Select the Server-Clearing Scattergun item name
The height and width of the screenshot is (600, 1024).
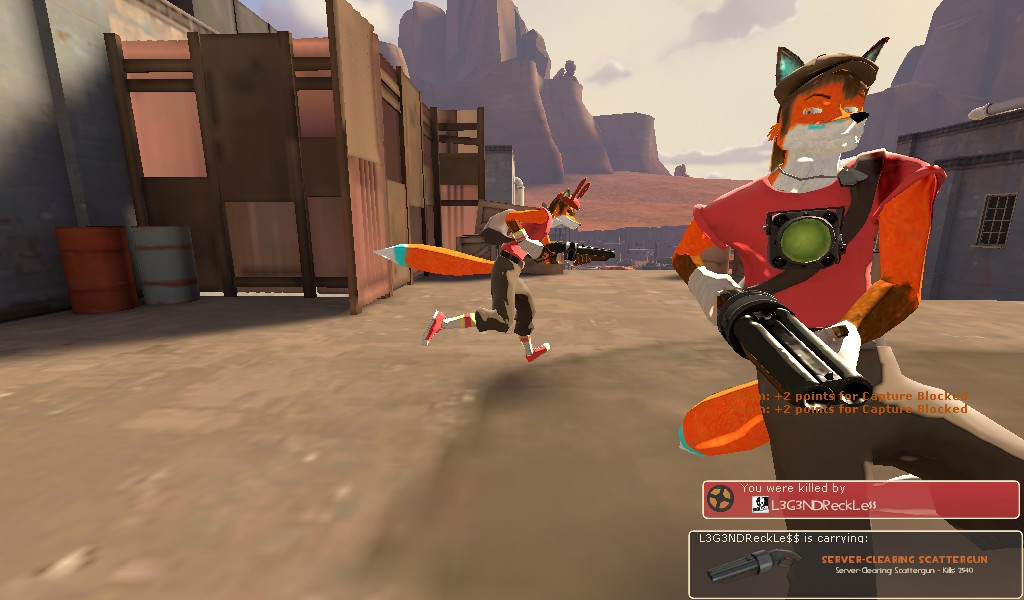[x=903, y=560]
